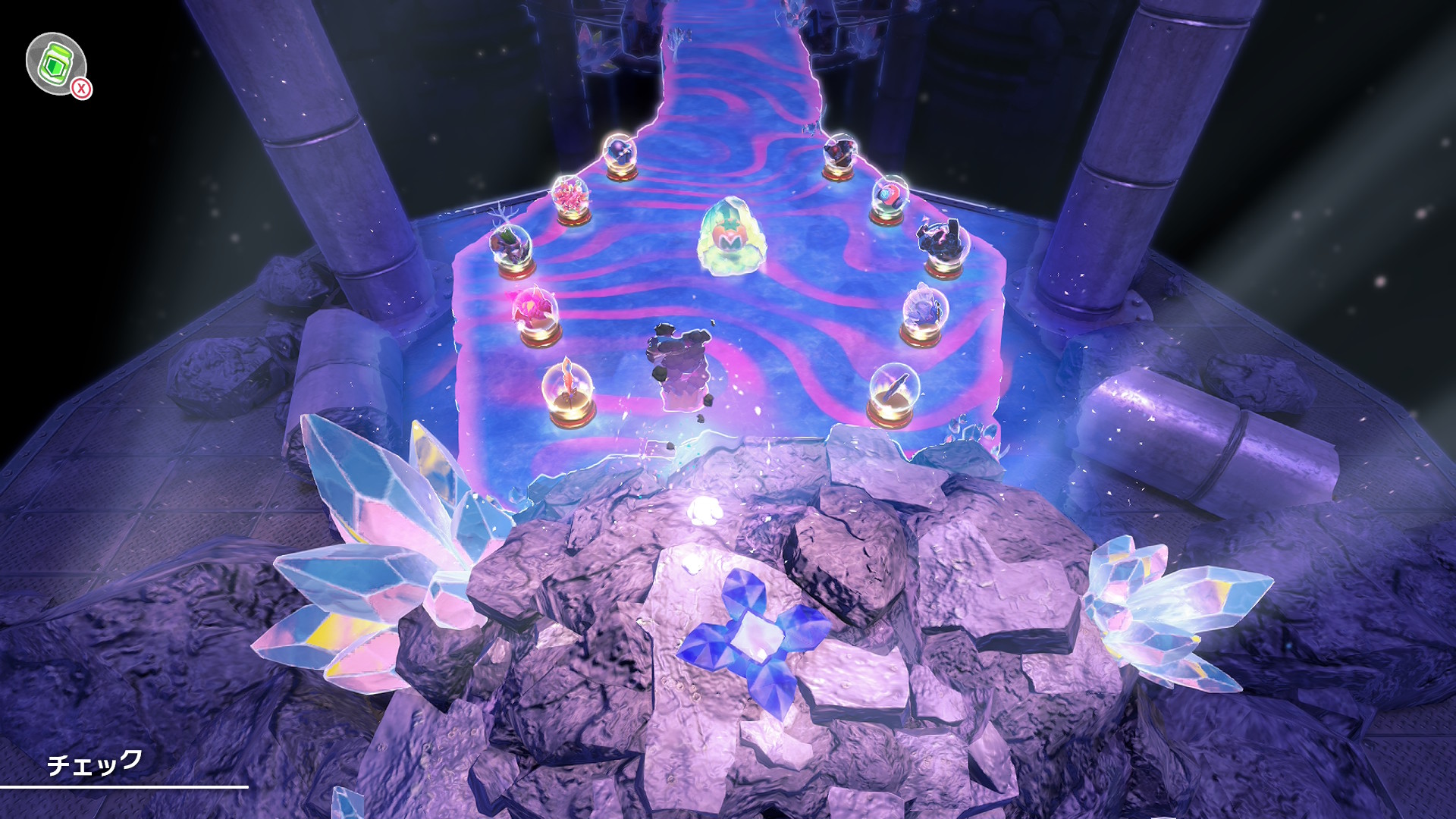Open the green jar item icon
1456x819 pixels.
click(x=56, y=64)
